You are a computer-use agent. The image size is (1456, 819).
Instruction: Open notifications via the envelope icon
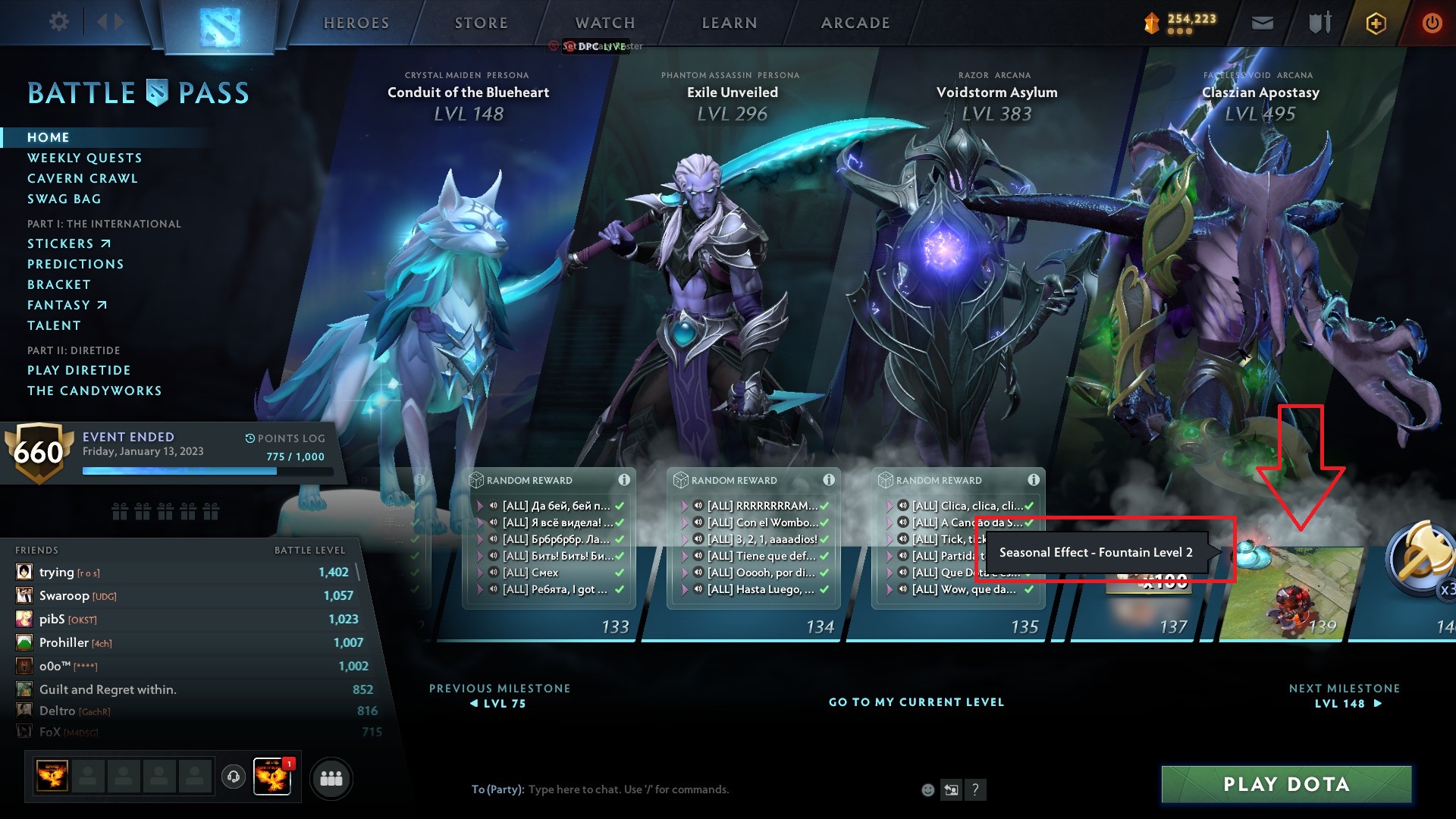(1261, 23)
